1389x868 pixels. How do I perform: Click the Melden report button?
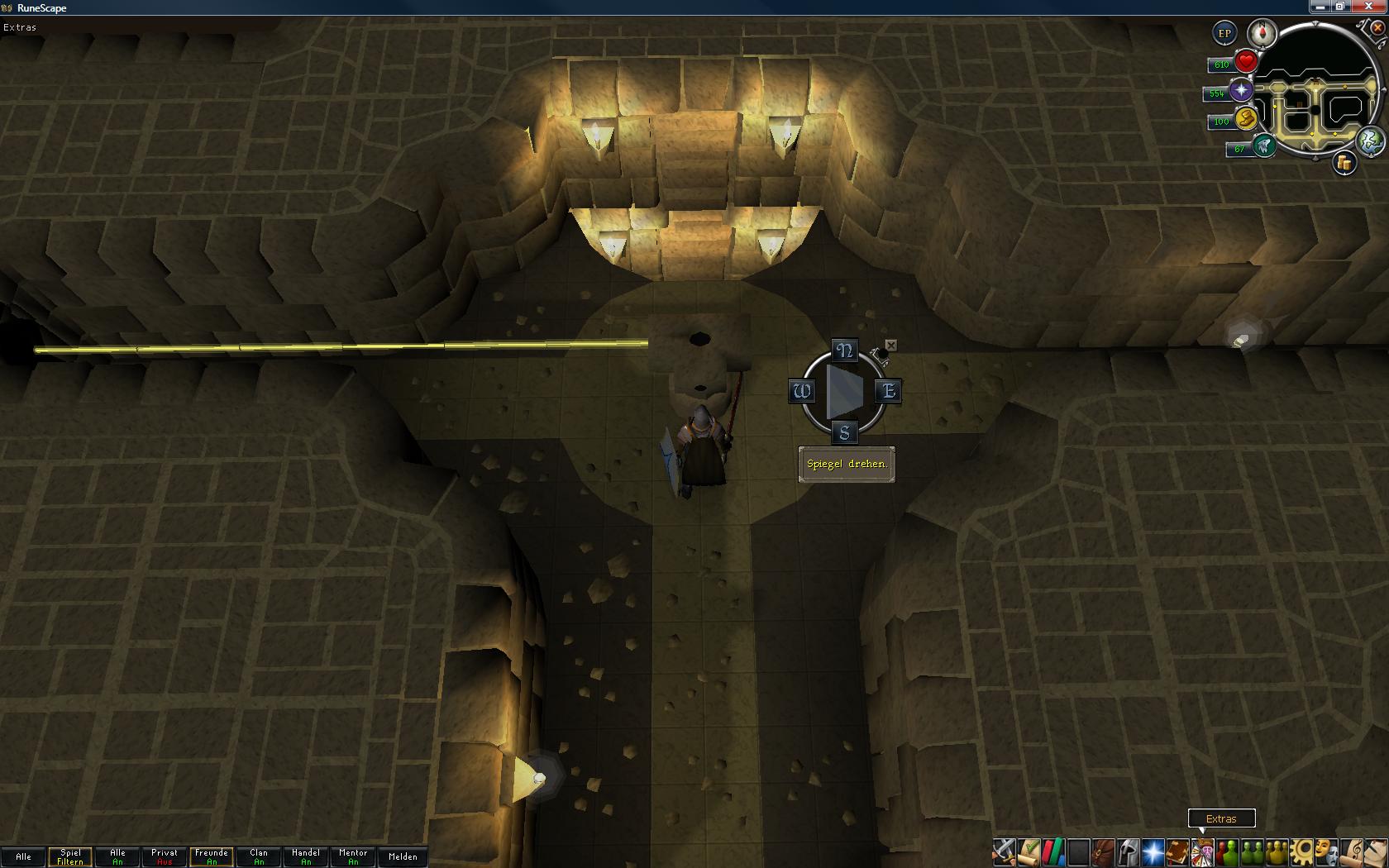pos(403,856)
